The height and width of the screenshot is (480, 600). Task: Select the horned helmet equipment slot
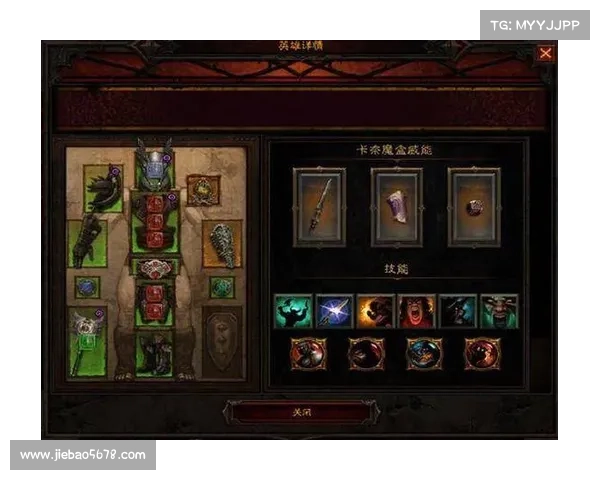154,168
